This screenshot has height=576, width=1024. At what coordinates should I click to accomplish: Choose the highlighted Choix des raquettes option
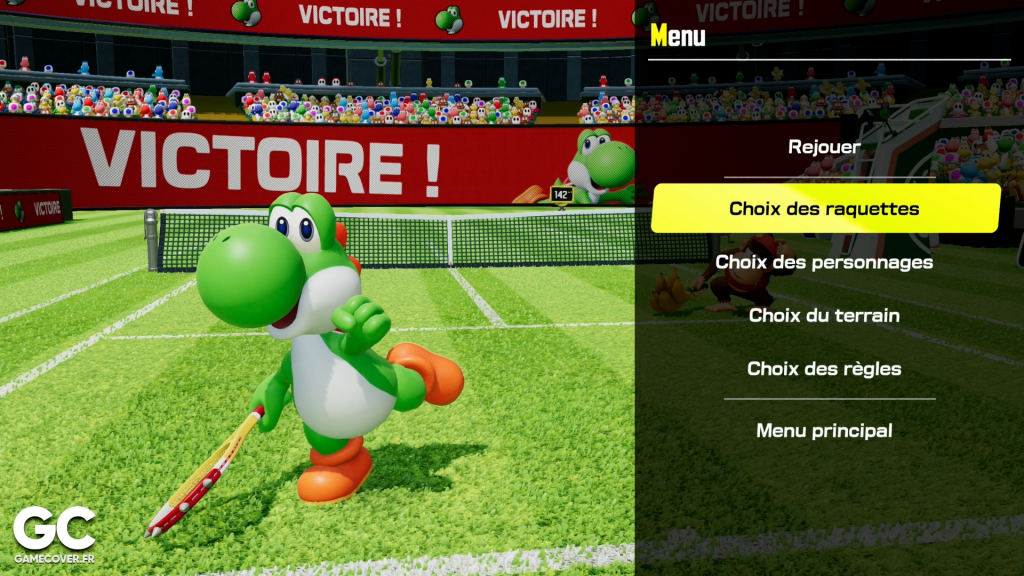tap(825, 208)
